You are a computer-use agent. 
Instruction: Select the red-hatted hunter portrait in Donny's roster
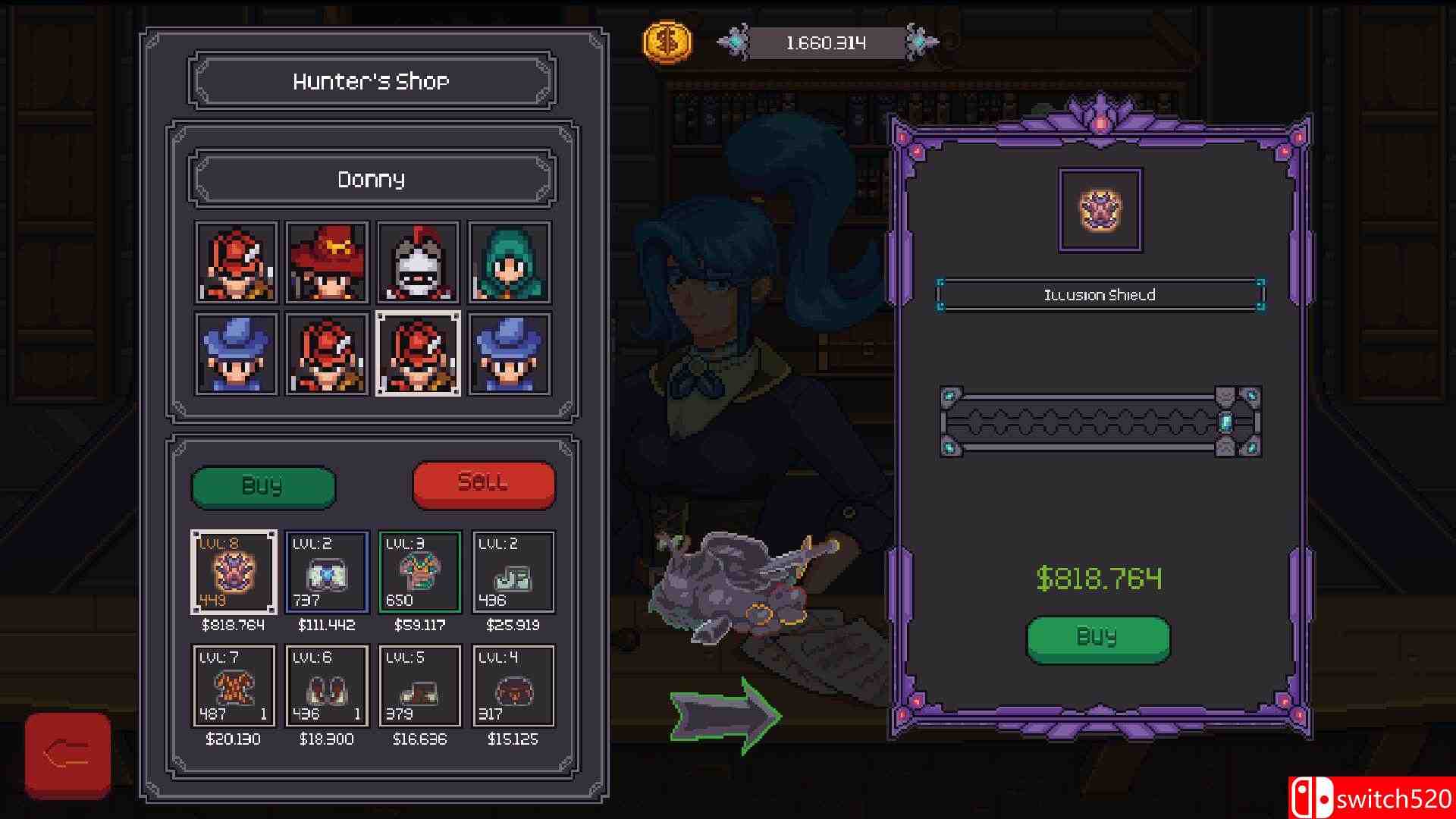point(326,263)
